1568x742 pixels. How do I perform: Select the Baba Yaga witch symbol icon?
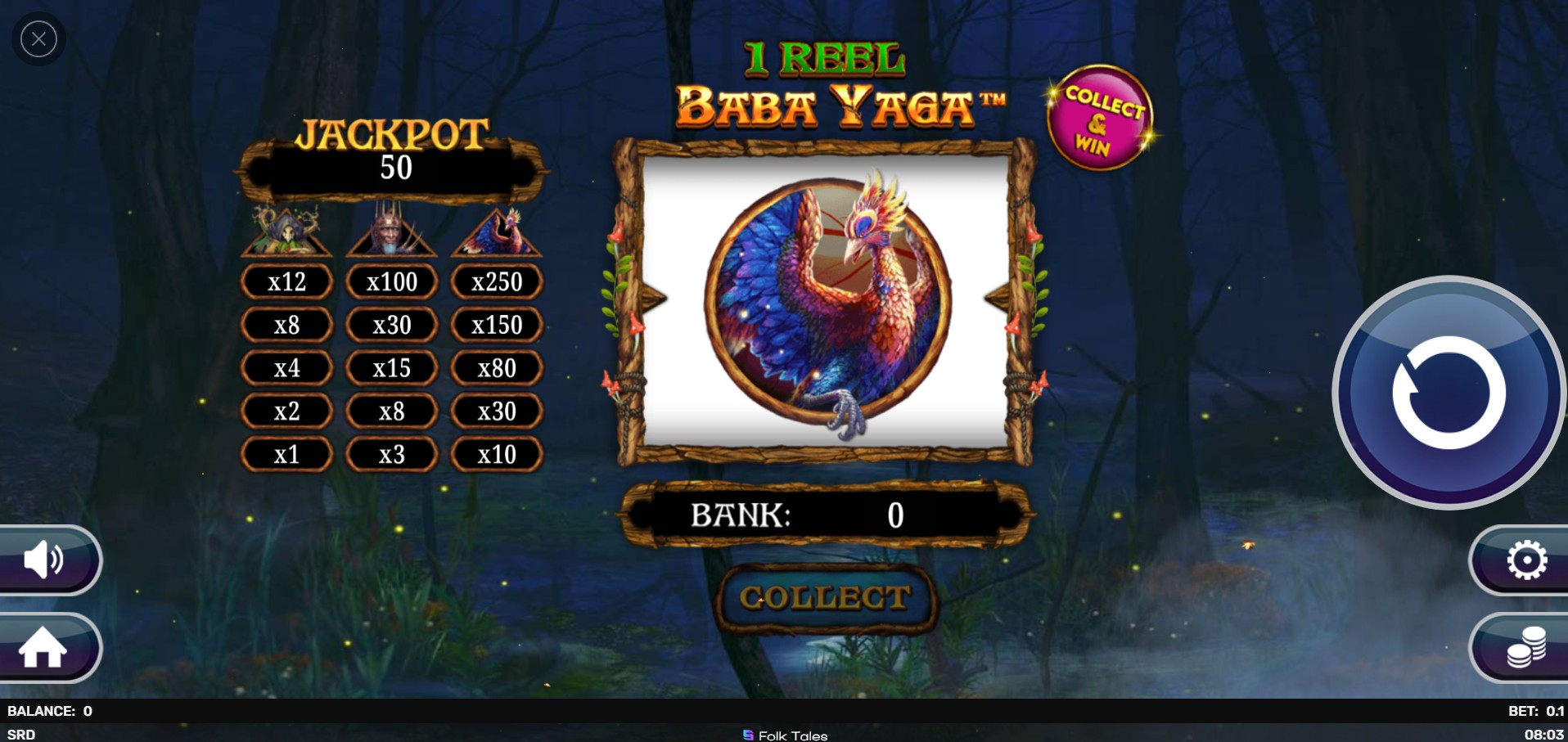click(x=286, y=231)
